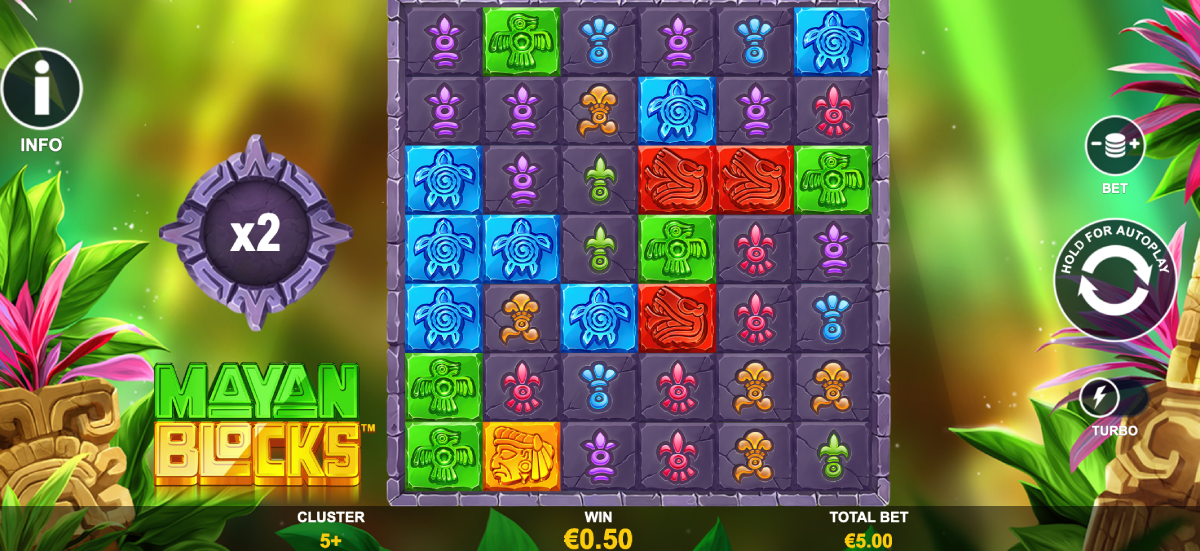Spin the reels with the circular arrows button
The height and width of the screenshot is (551, 1200).
point(1114,280)
